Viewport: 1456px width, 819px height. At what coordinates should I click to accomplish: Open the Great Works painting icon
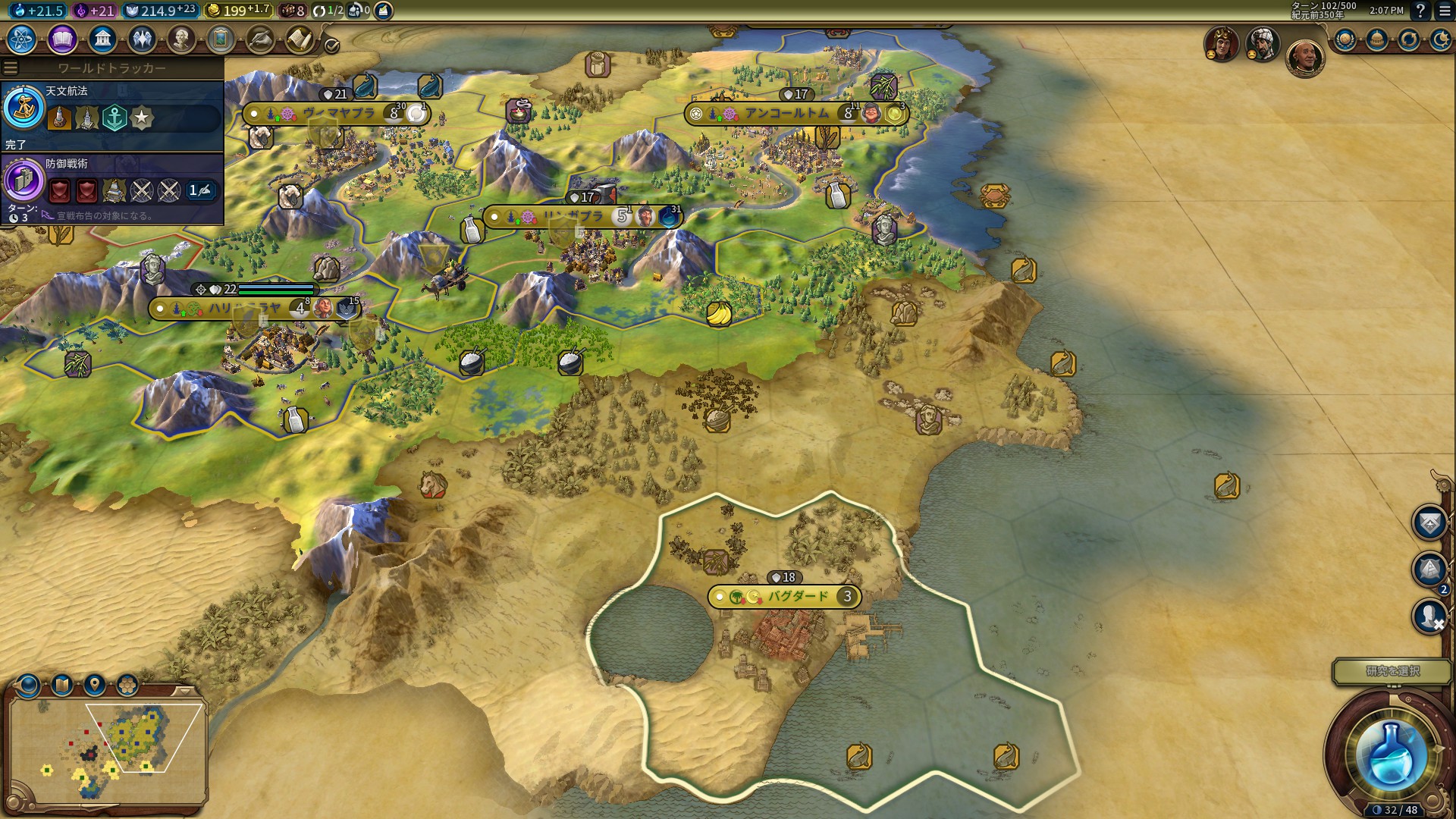221,39
